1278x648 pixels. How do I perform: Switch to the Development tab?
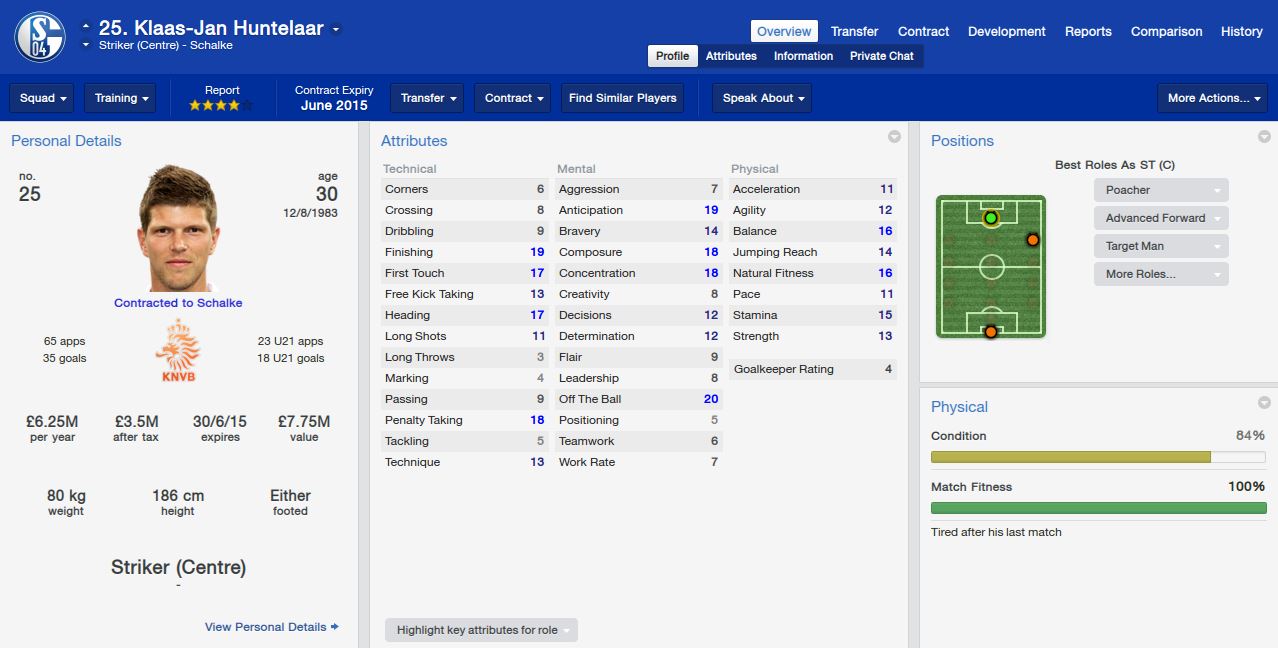tap(1006, 31)
